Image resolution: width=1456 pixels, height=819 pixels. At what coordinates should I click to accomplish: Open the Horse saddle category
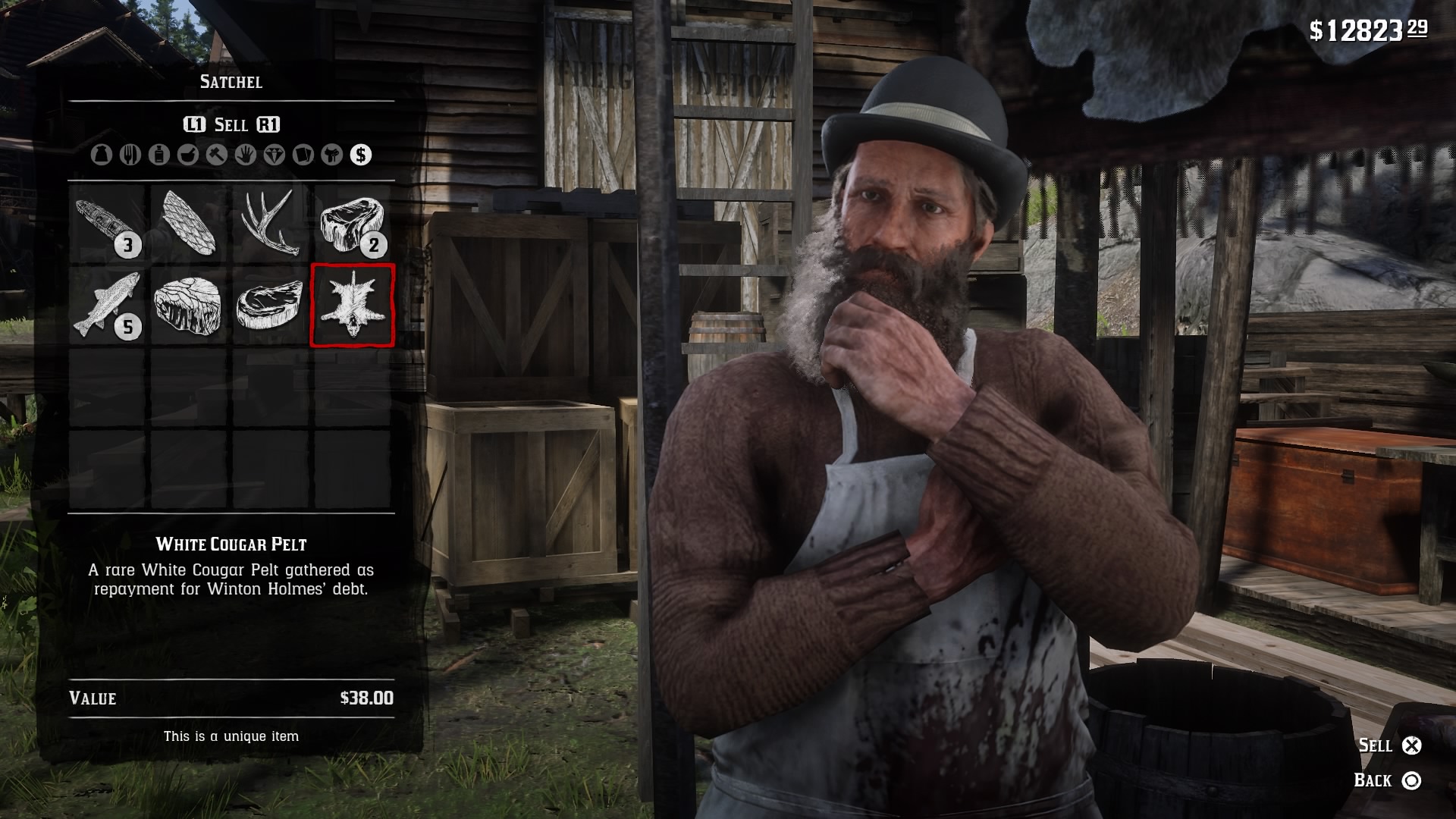[331, 155]
